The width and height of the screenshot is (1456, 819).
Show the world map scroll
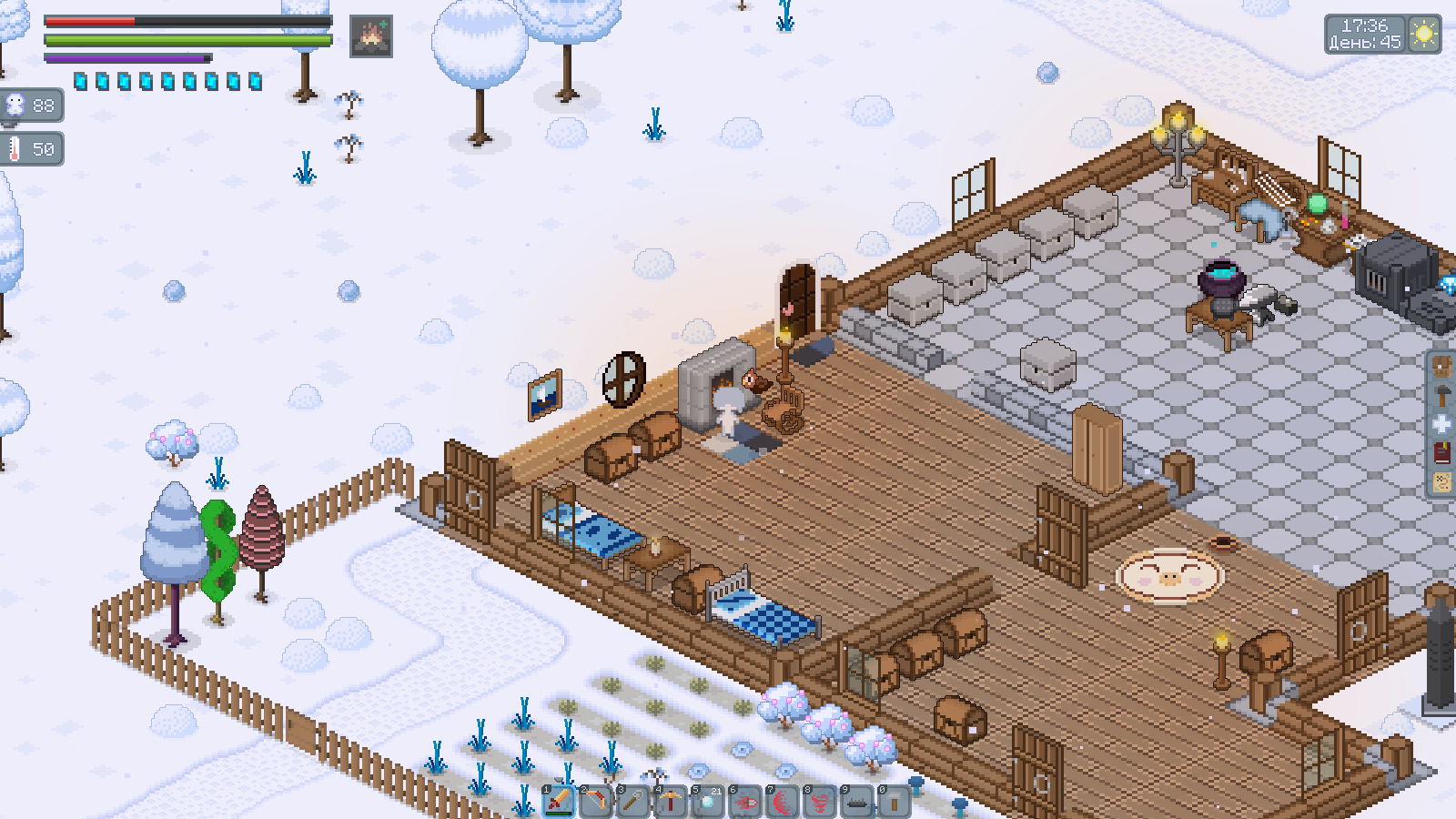(x=1442, y=482)
